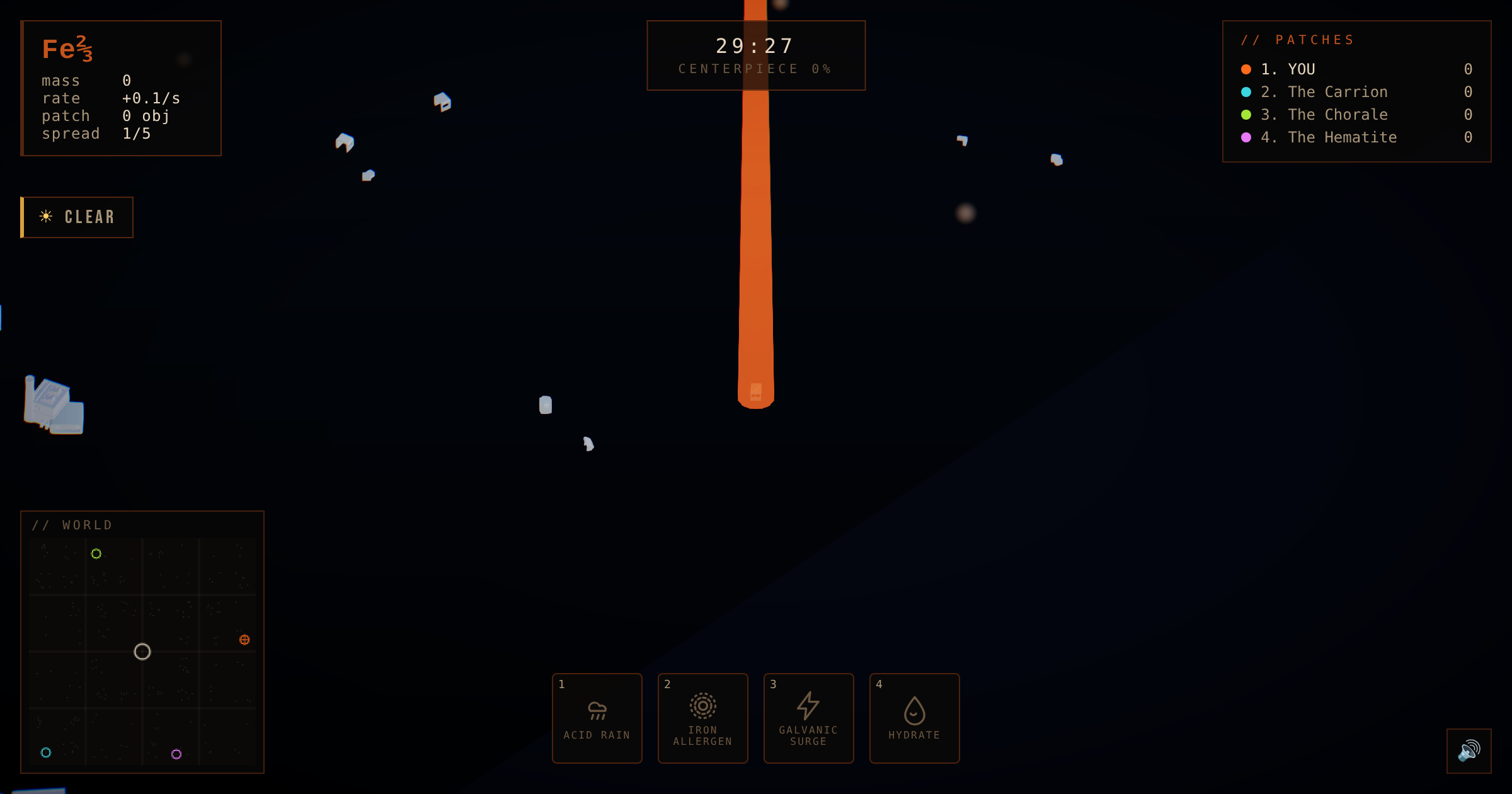Click the centerpiece ring on minimap

[x=142, y=652]
